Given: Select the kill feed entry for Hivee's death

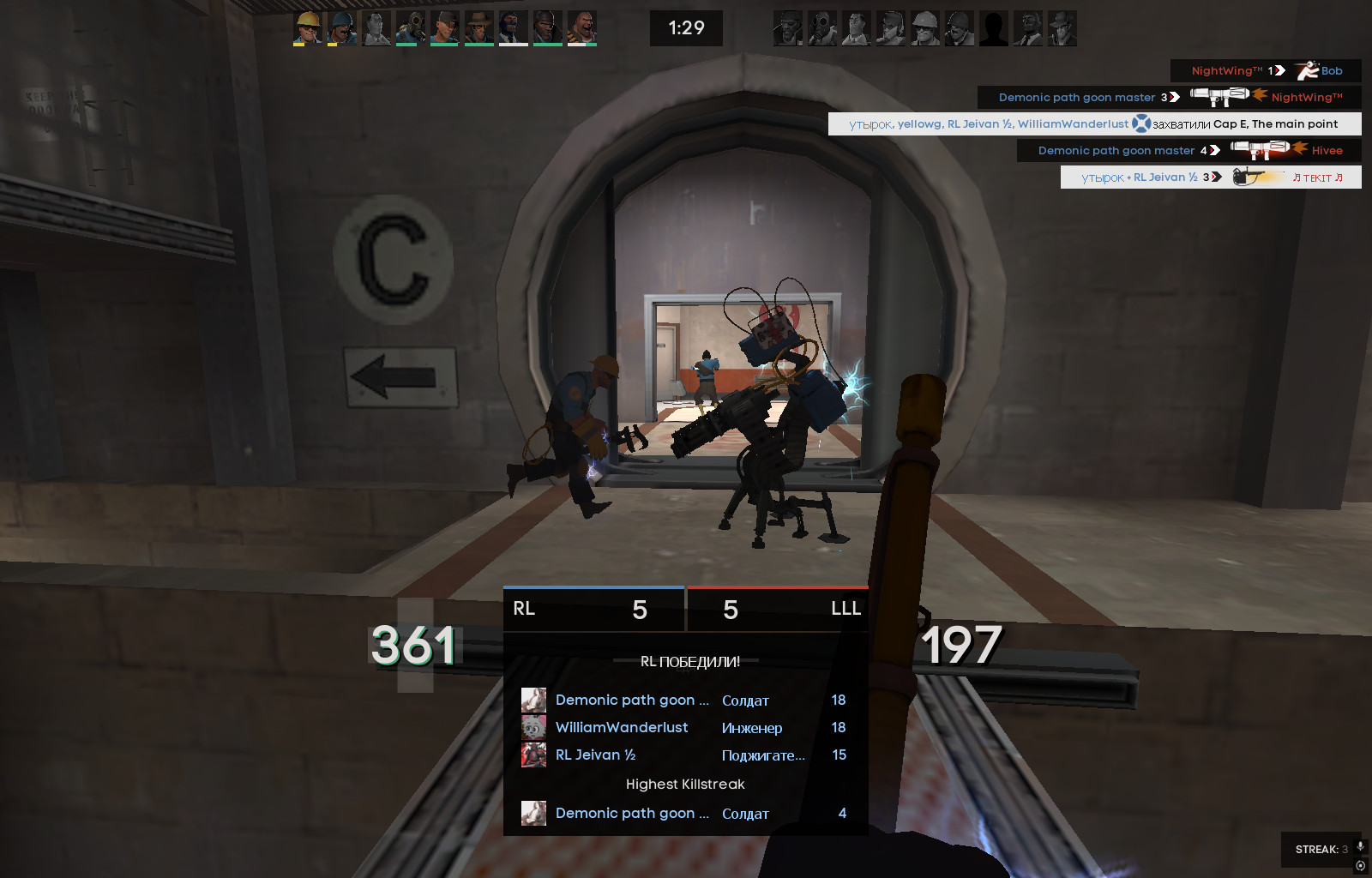Looking at the screenshot, I should pyautogui.click(x=1189, y=150).
